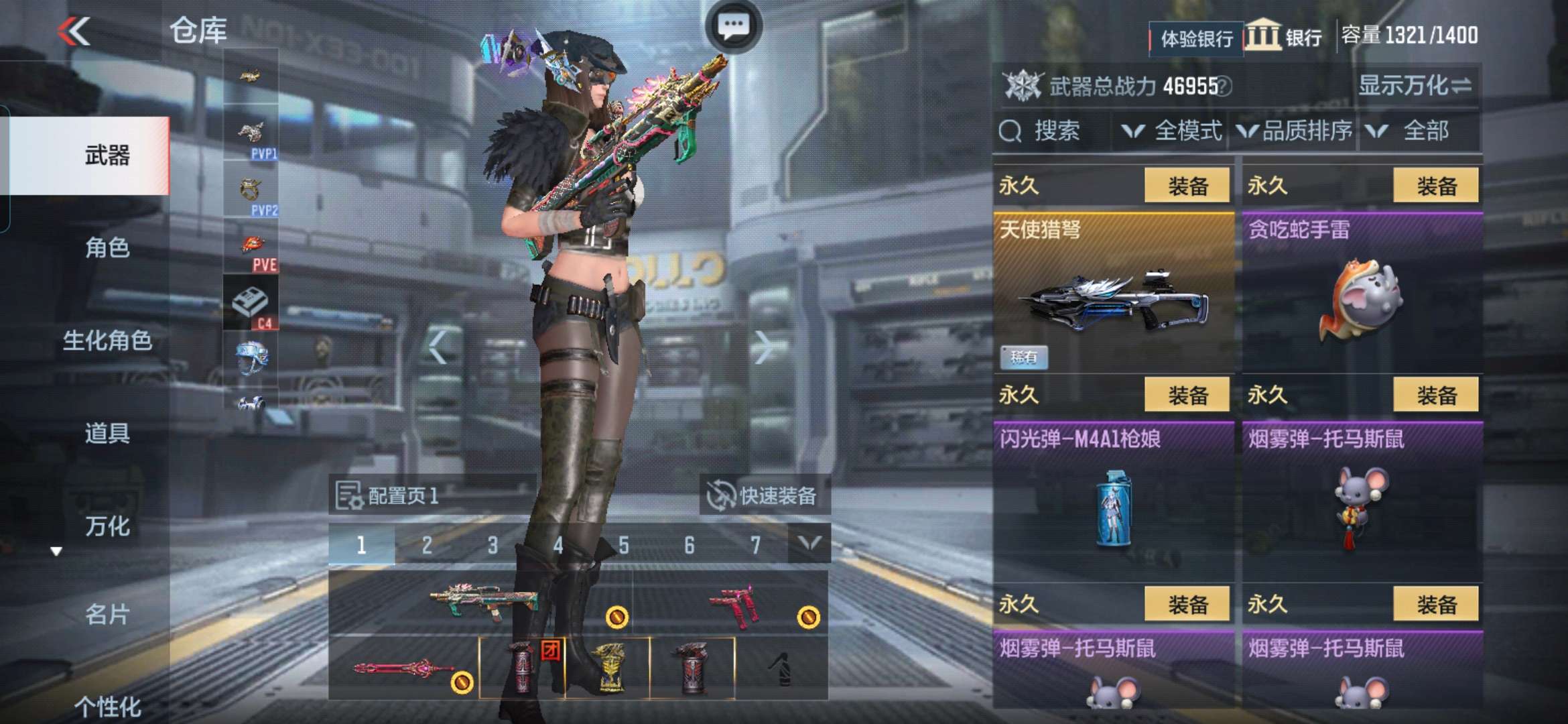1568x724 pixels.
Task: Switch to loadout page 3
Action: coord(493,545)
